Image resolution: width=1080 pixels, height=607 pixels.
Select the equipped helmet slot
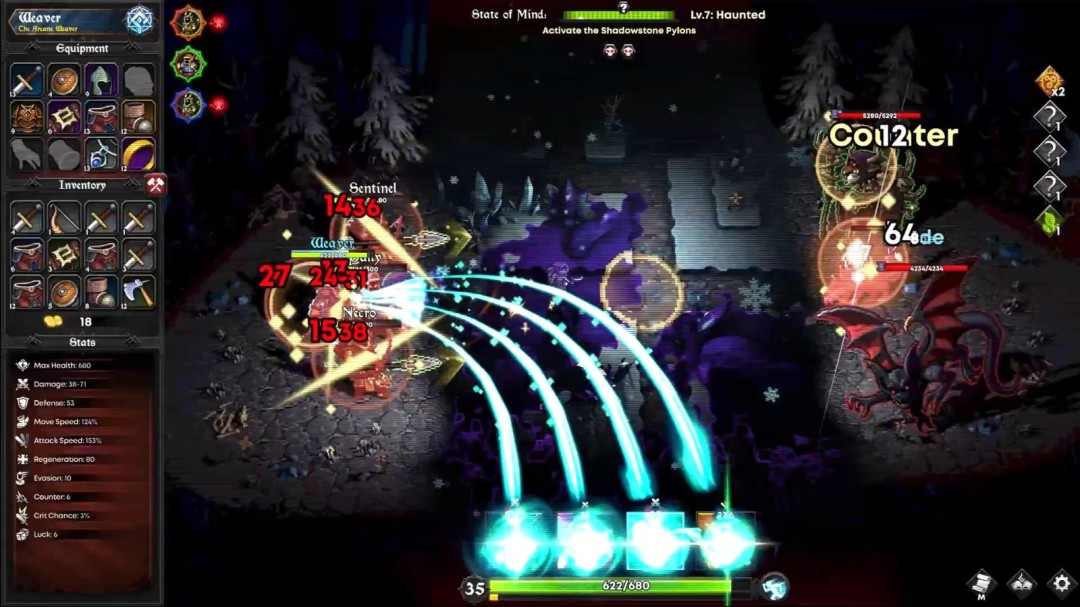click(101, 82)
